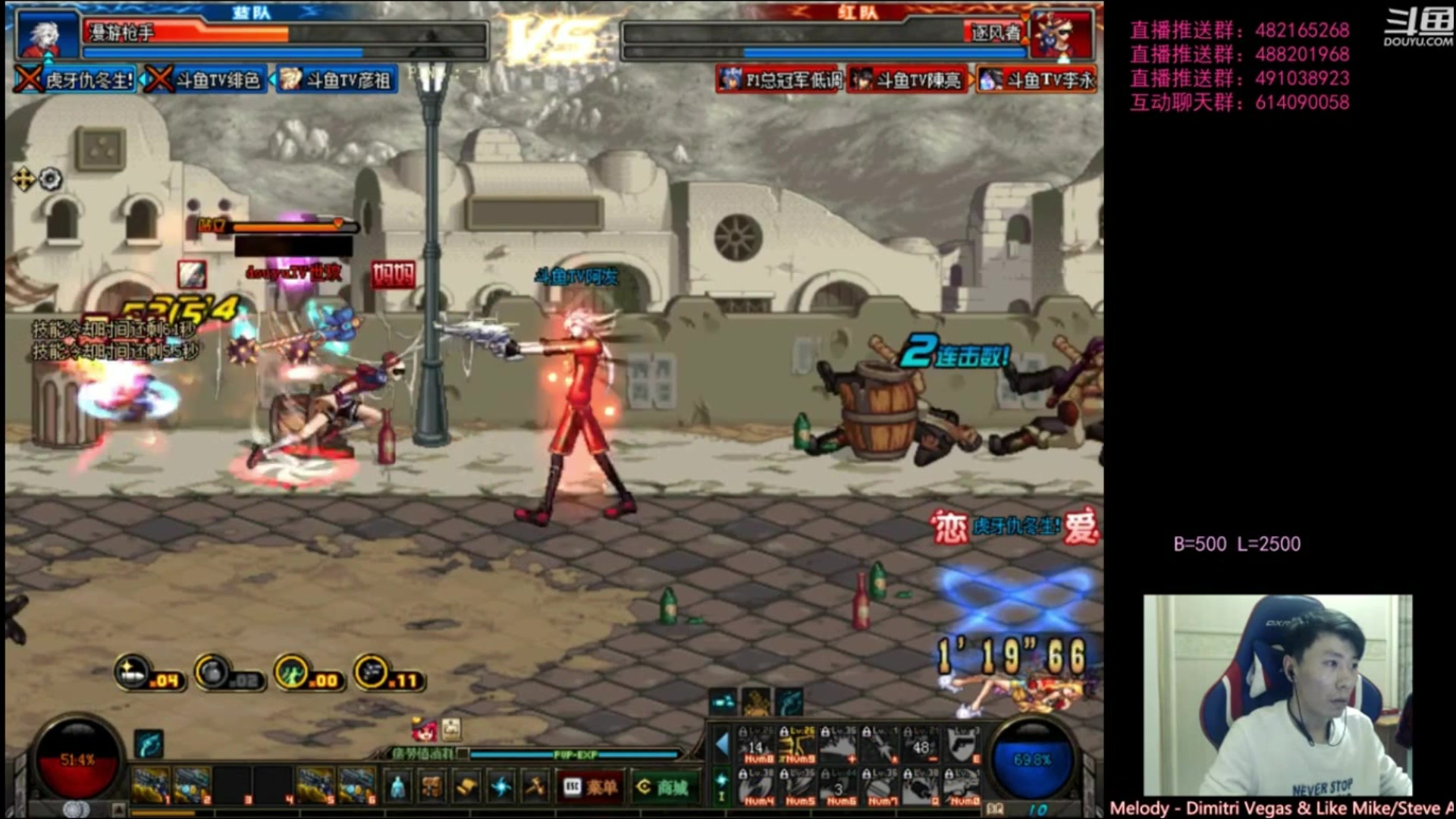Click the blue left arrow beside skill bar
The width and height of the screenshot is (1456, 819).
721,744
